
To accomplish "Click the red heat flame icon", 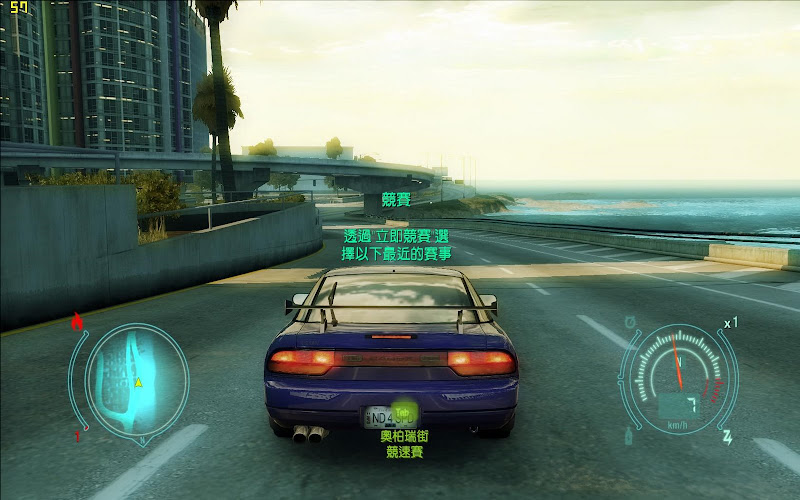I will click(x=77, y=322).
